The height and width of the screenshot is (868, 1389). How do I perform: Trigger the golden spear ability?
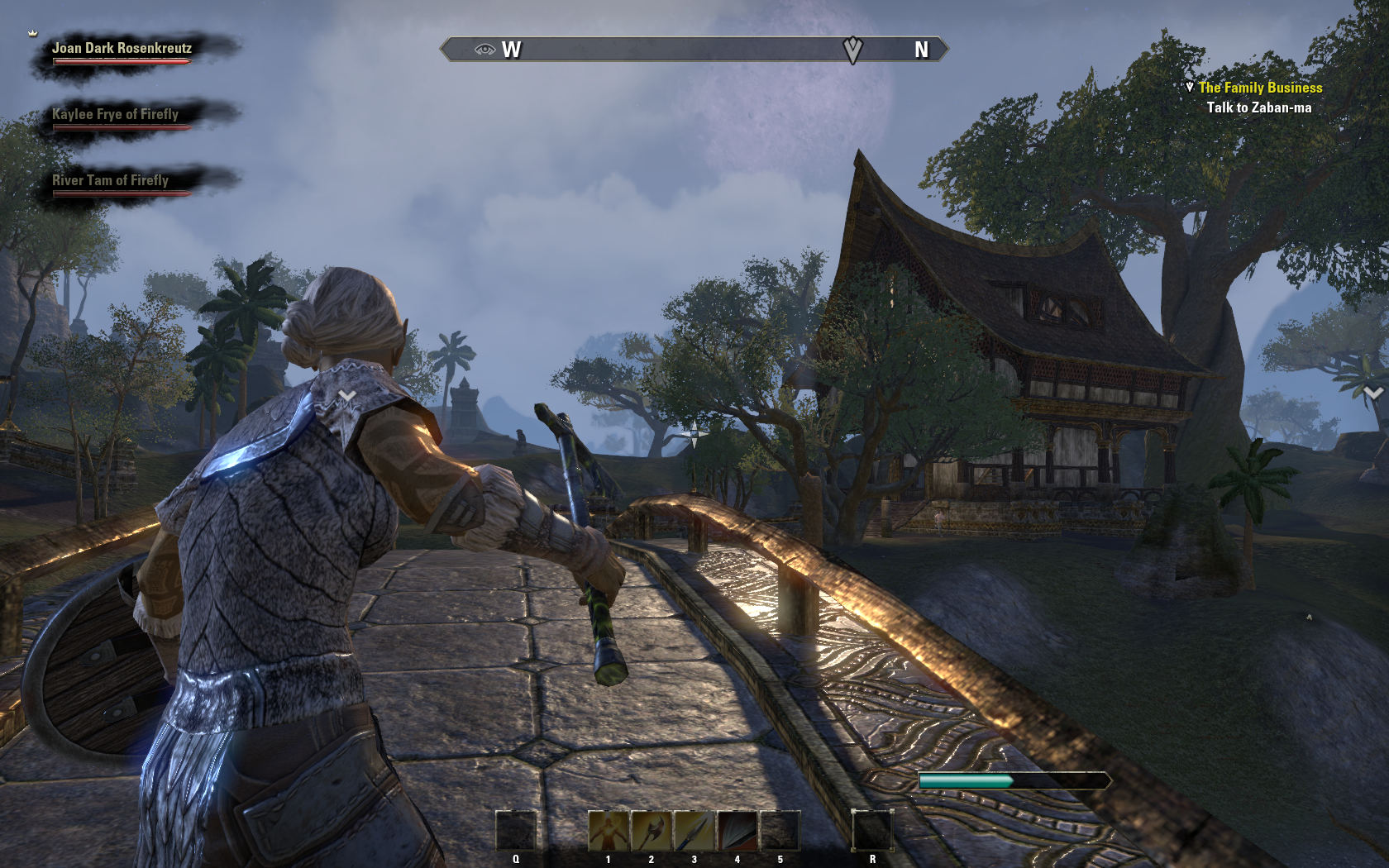click(x=694, y=830)
